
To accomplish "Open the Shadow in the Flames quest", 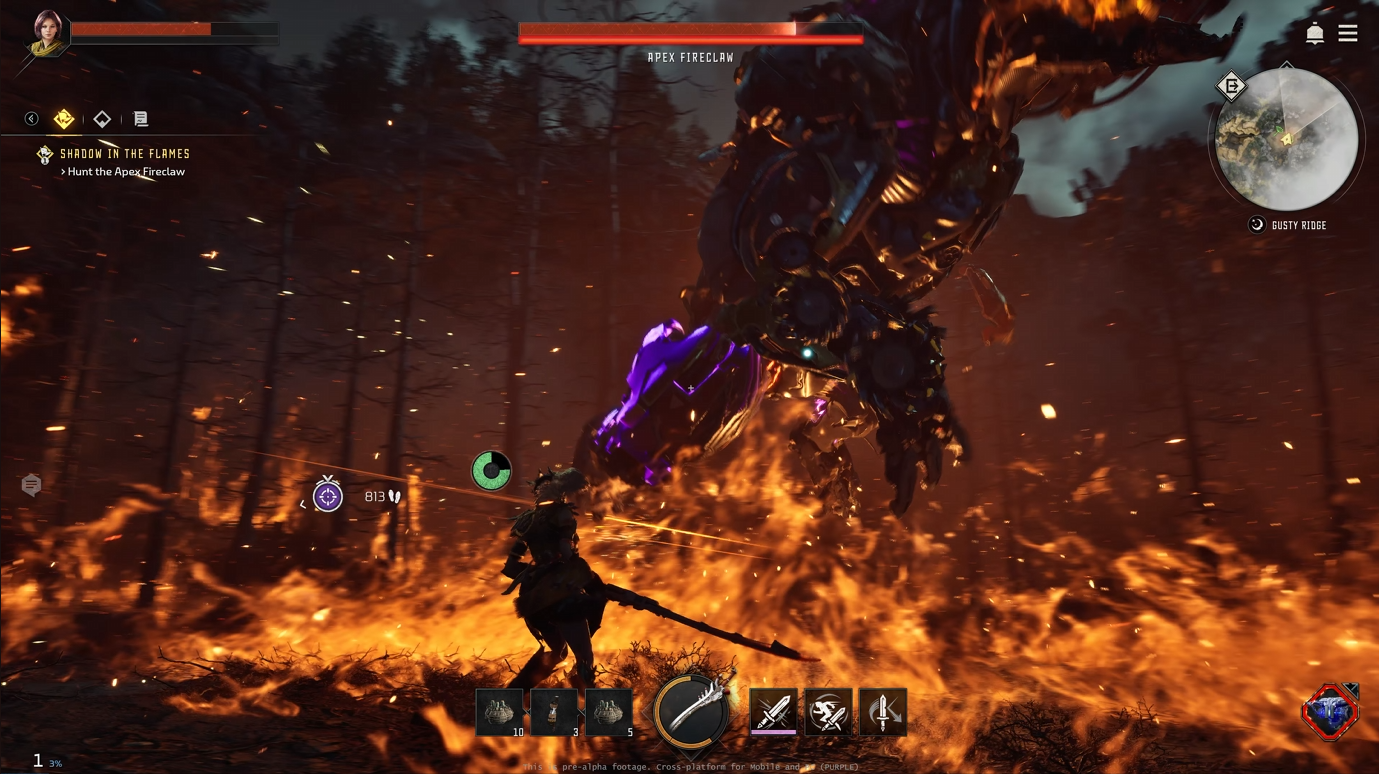I will [124, 154].
